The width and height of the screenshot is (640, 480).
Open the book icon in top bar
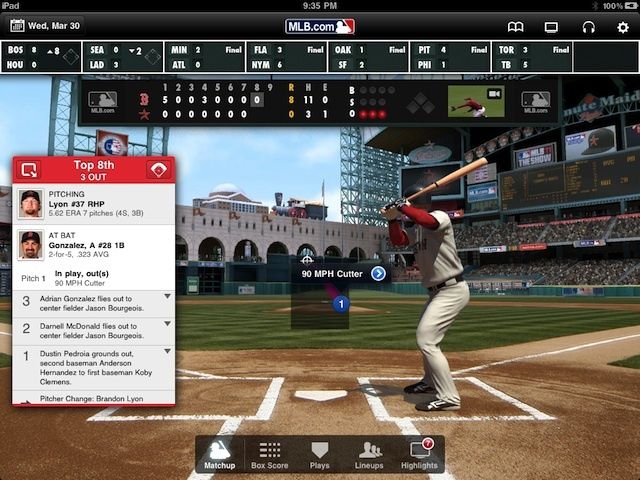(x=515, y=27)
